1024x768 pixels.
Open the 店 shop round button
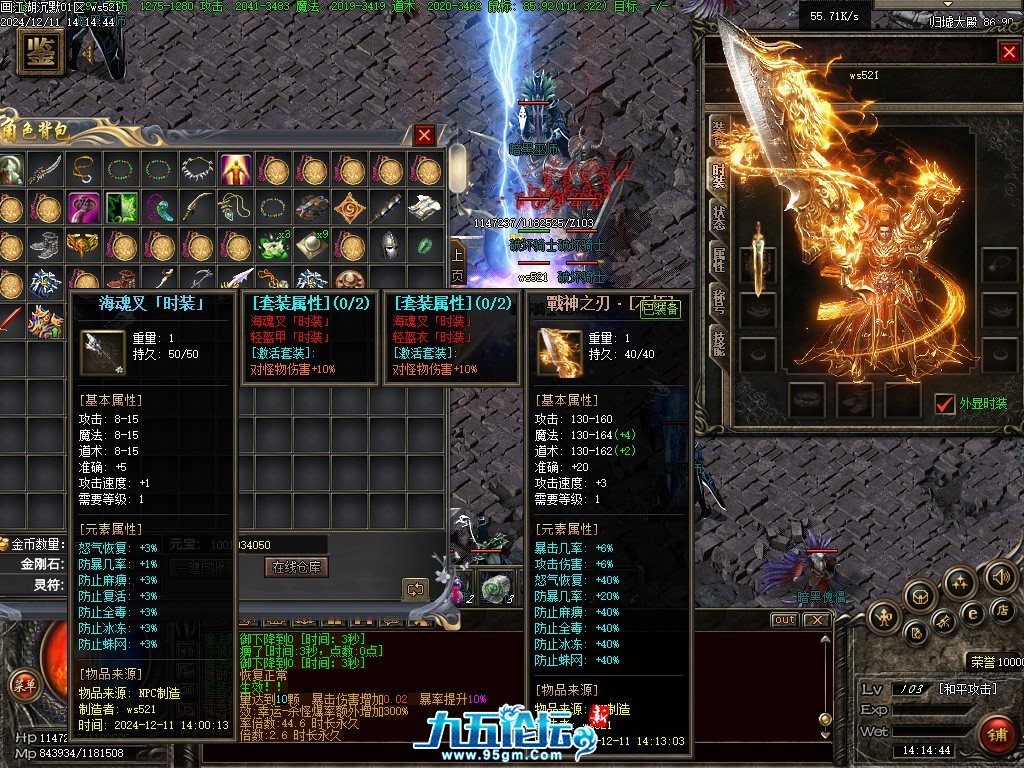coord(1003,609)
